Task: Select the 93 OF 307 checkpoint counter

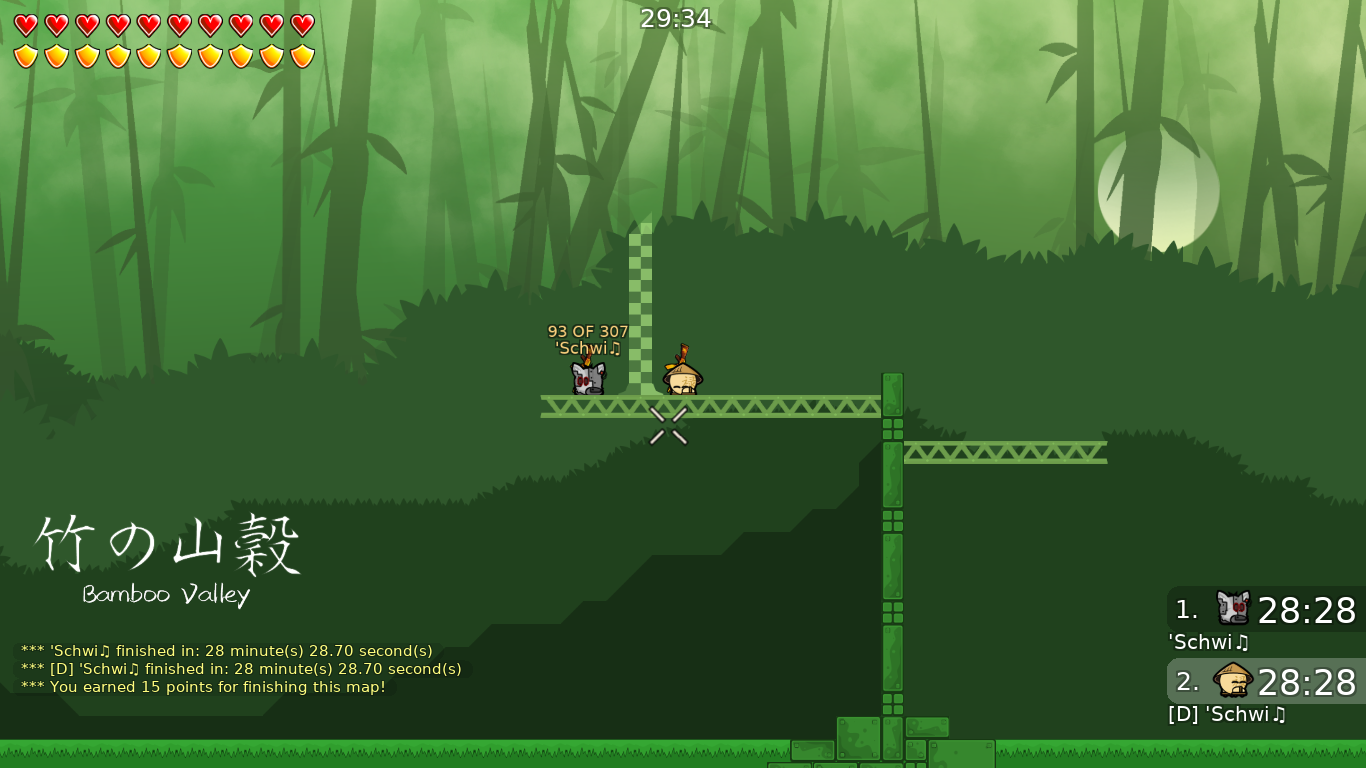Action: [x=586, y=330]
